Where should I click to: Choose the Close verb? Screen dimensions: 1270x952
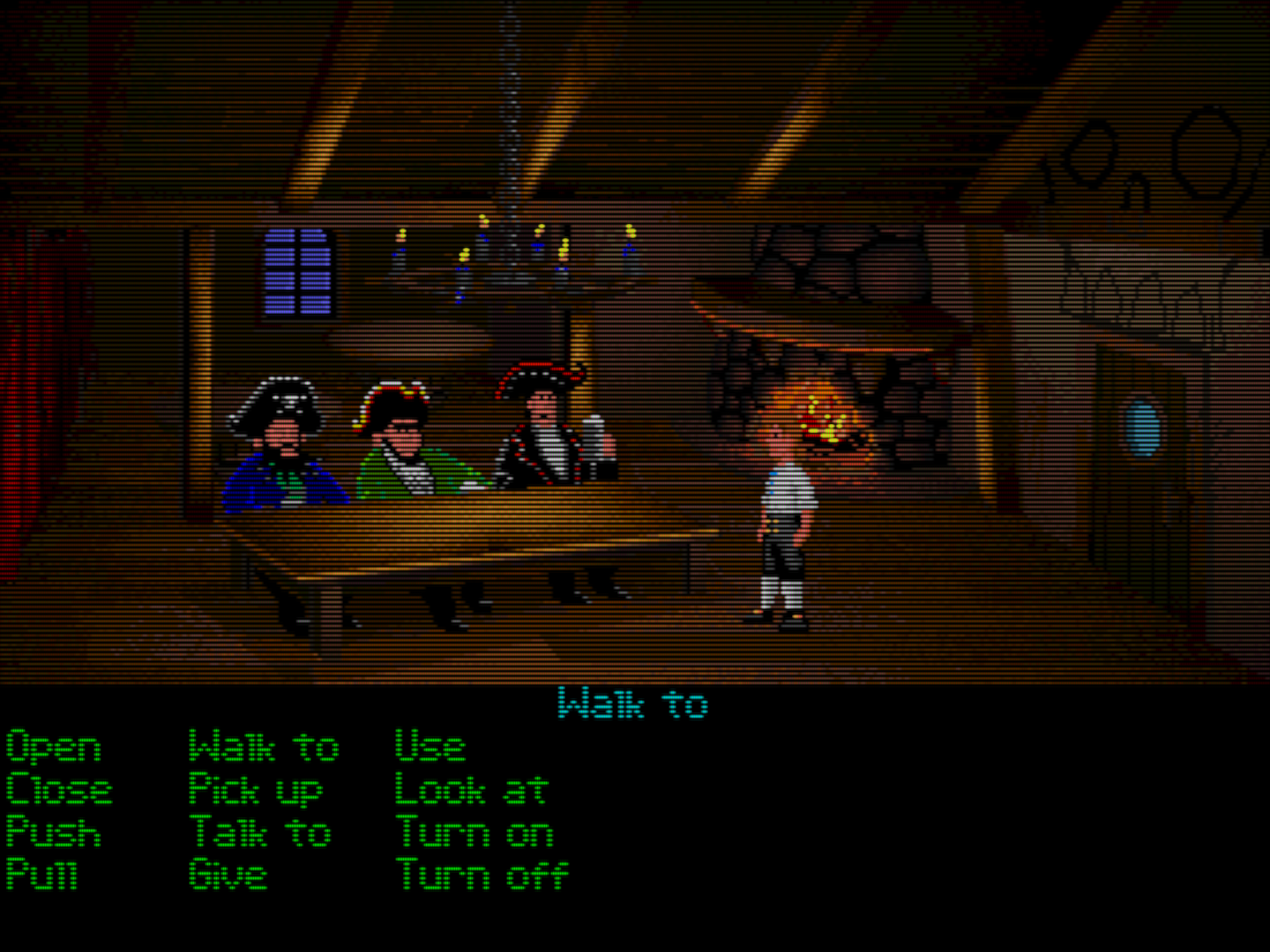tap(58, 789)
